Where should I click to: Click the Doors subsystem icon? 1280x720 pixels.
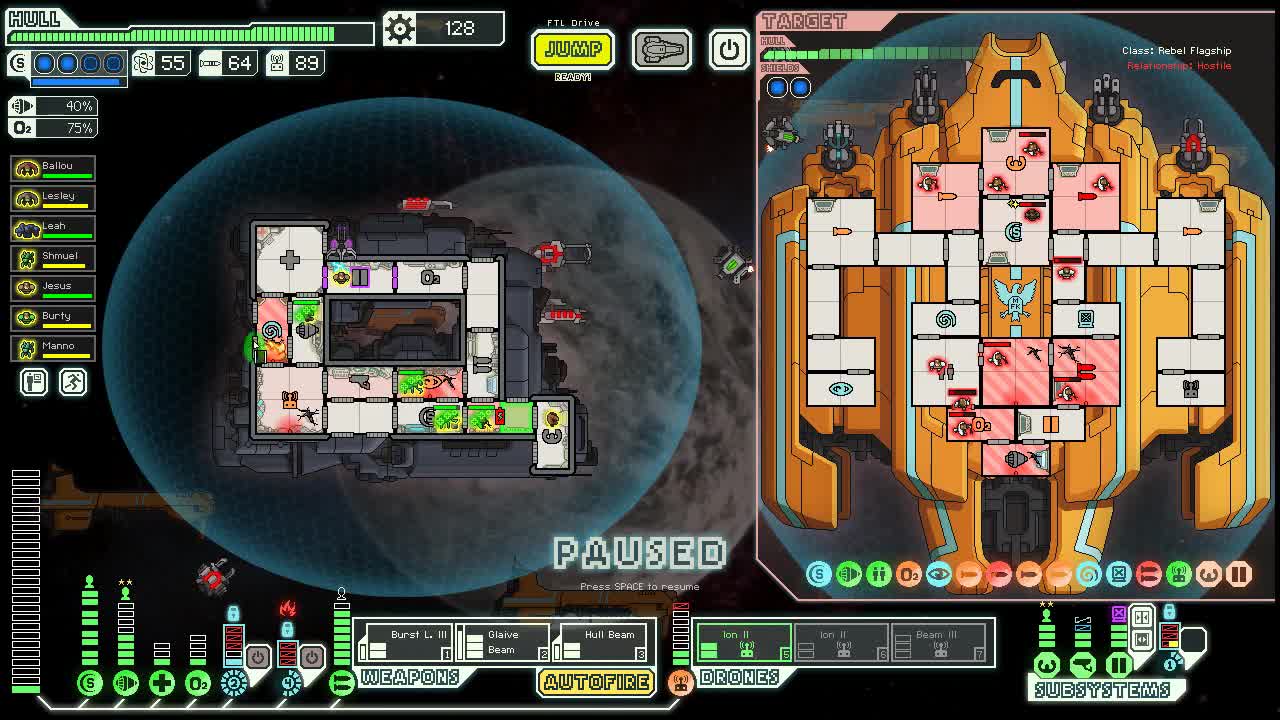click(1119, 665)
